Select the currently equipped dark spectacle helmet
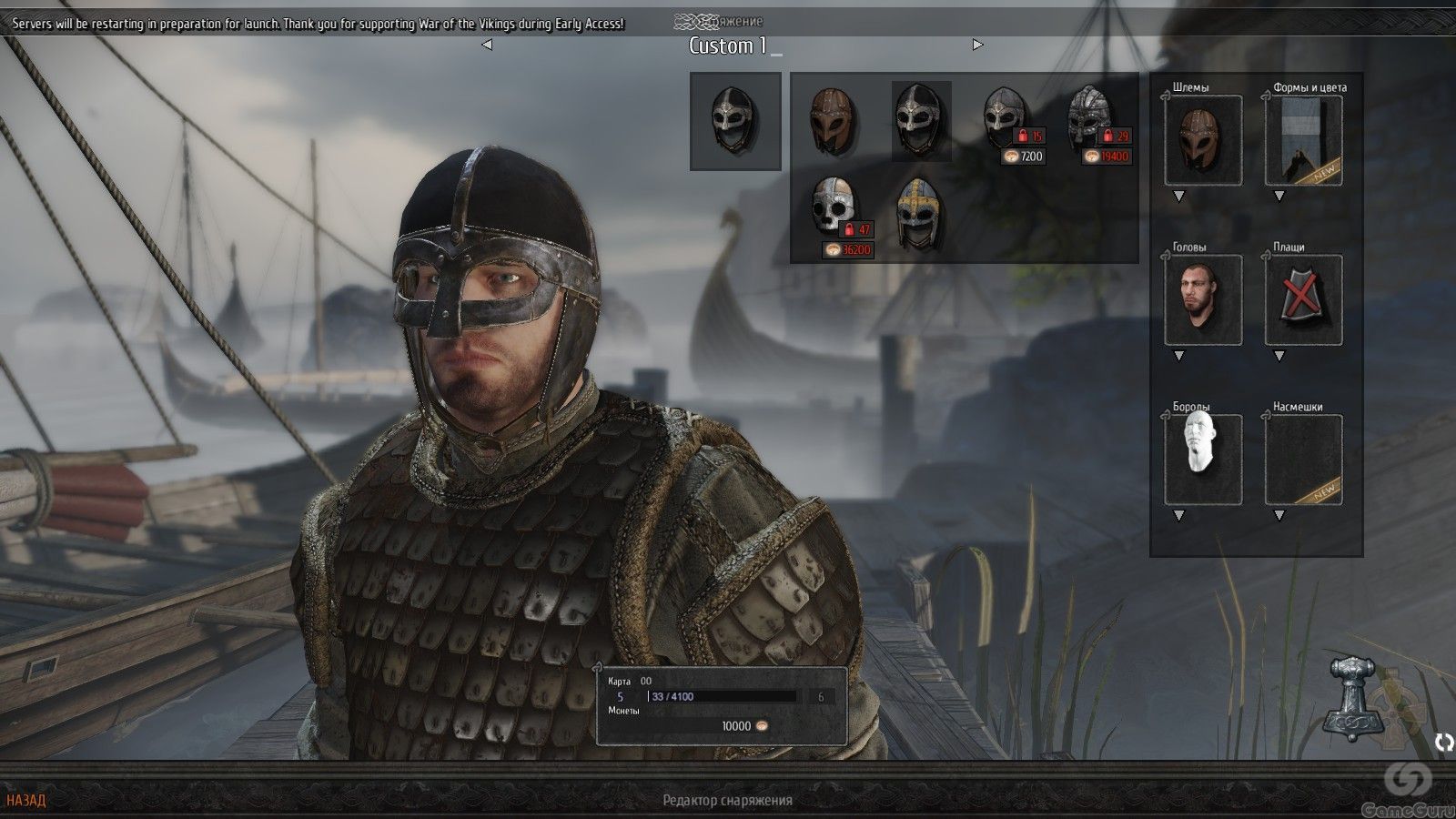This screenshot has width=1456, height=819. pyautogui.click(x=921, y=122)
